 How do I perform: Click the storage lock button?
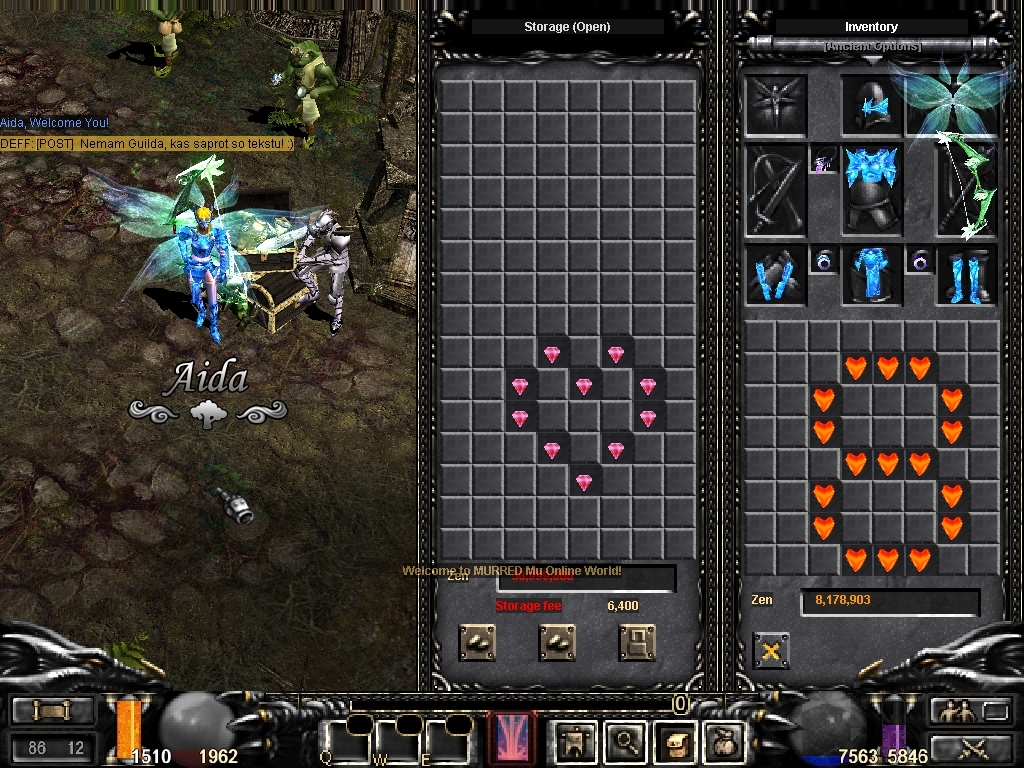pyautogui.click(x=637, y=642)
